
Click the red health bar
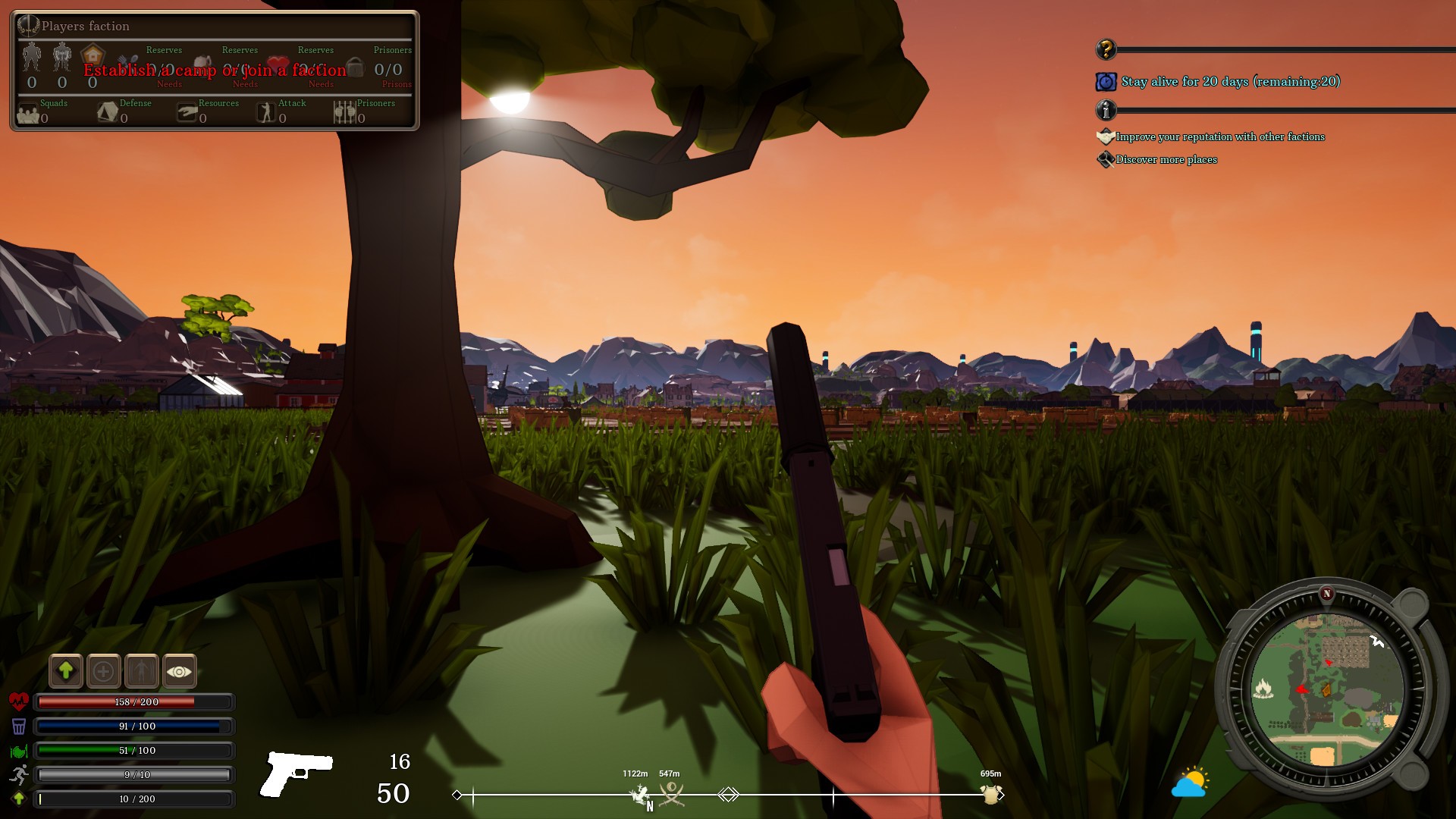[133, 702]
